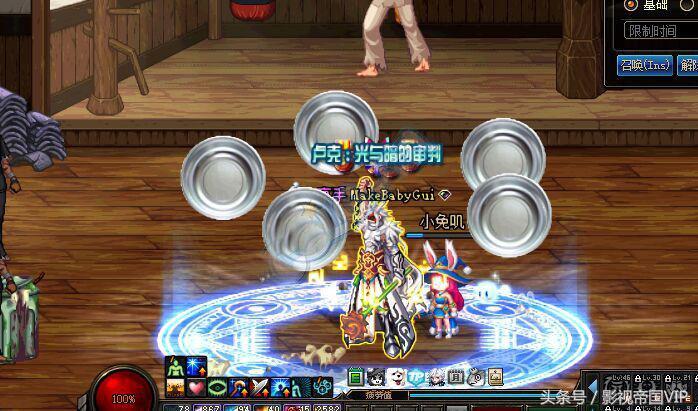The height and width of the screenshot is (411, 698).
Task: Select the red heart buff icon
Action: coord(195,387)
